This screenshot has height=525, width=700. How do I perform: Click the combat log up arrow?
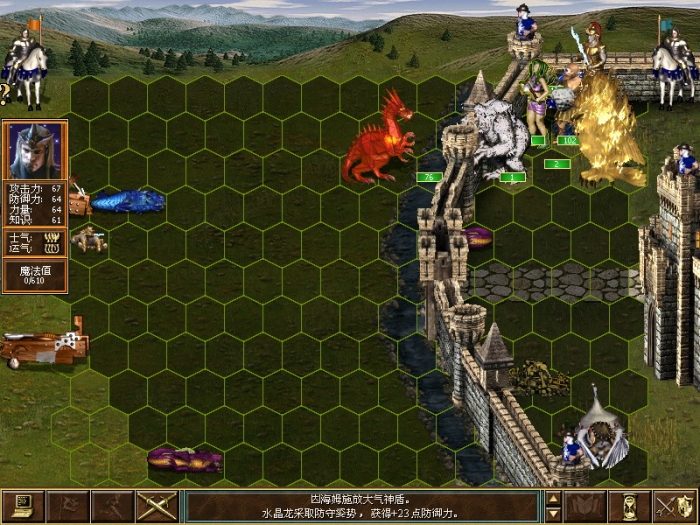[553, 498]
